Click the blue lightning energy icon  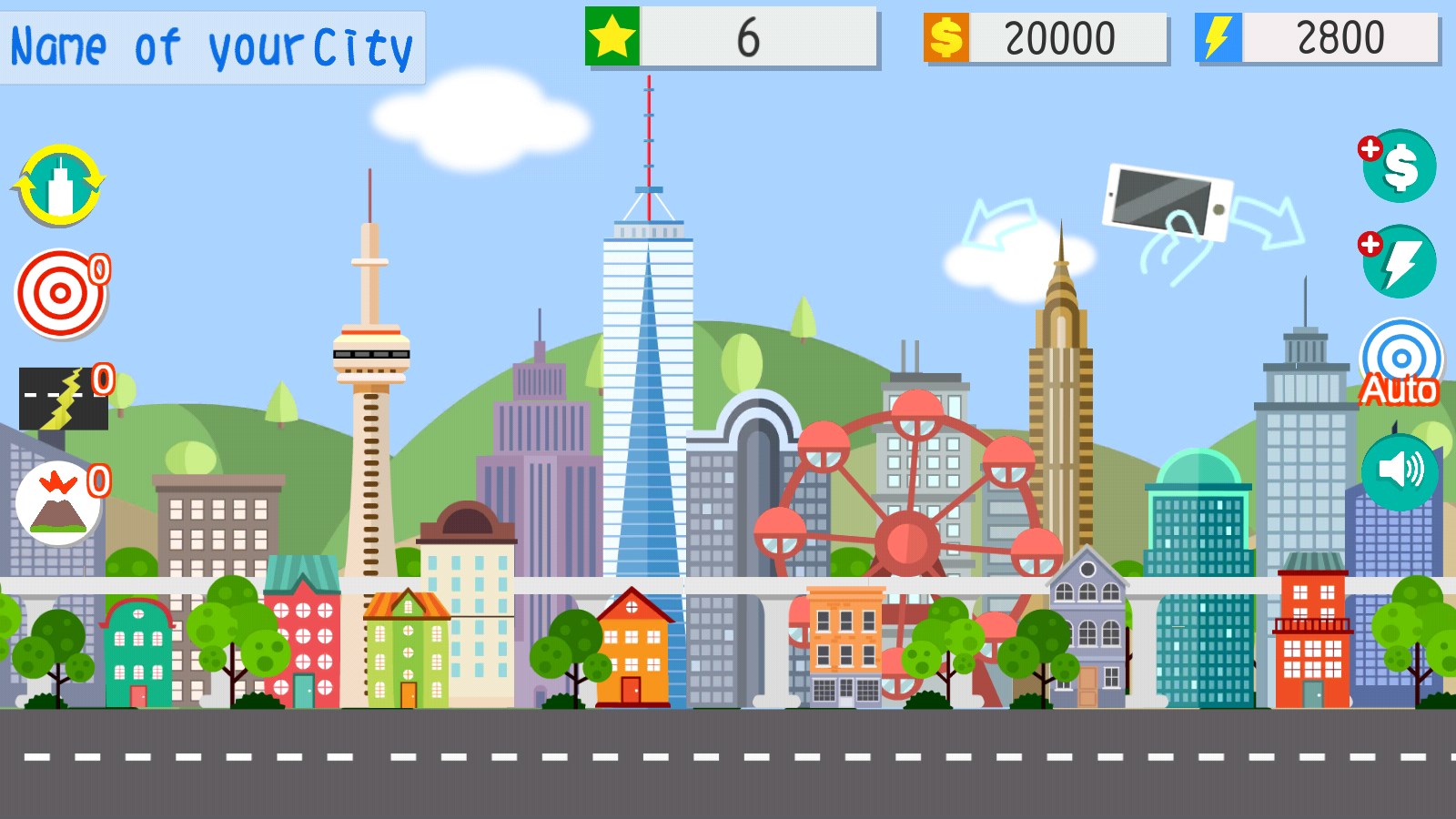tap(1218, 37)
